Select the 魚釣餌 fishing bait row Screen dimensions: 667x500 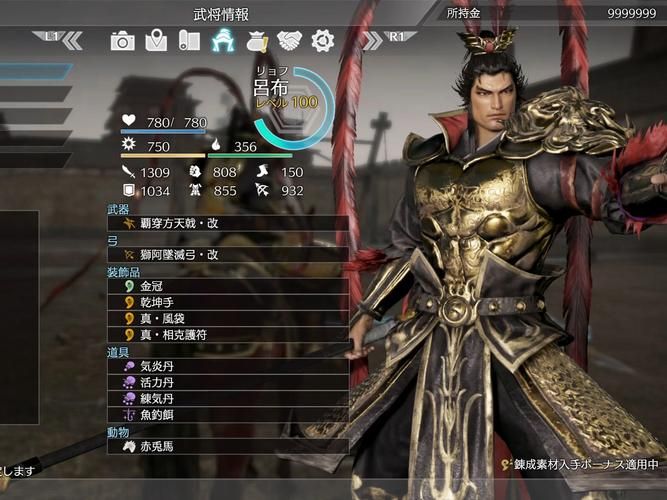click(x=228, y=414)
